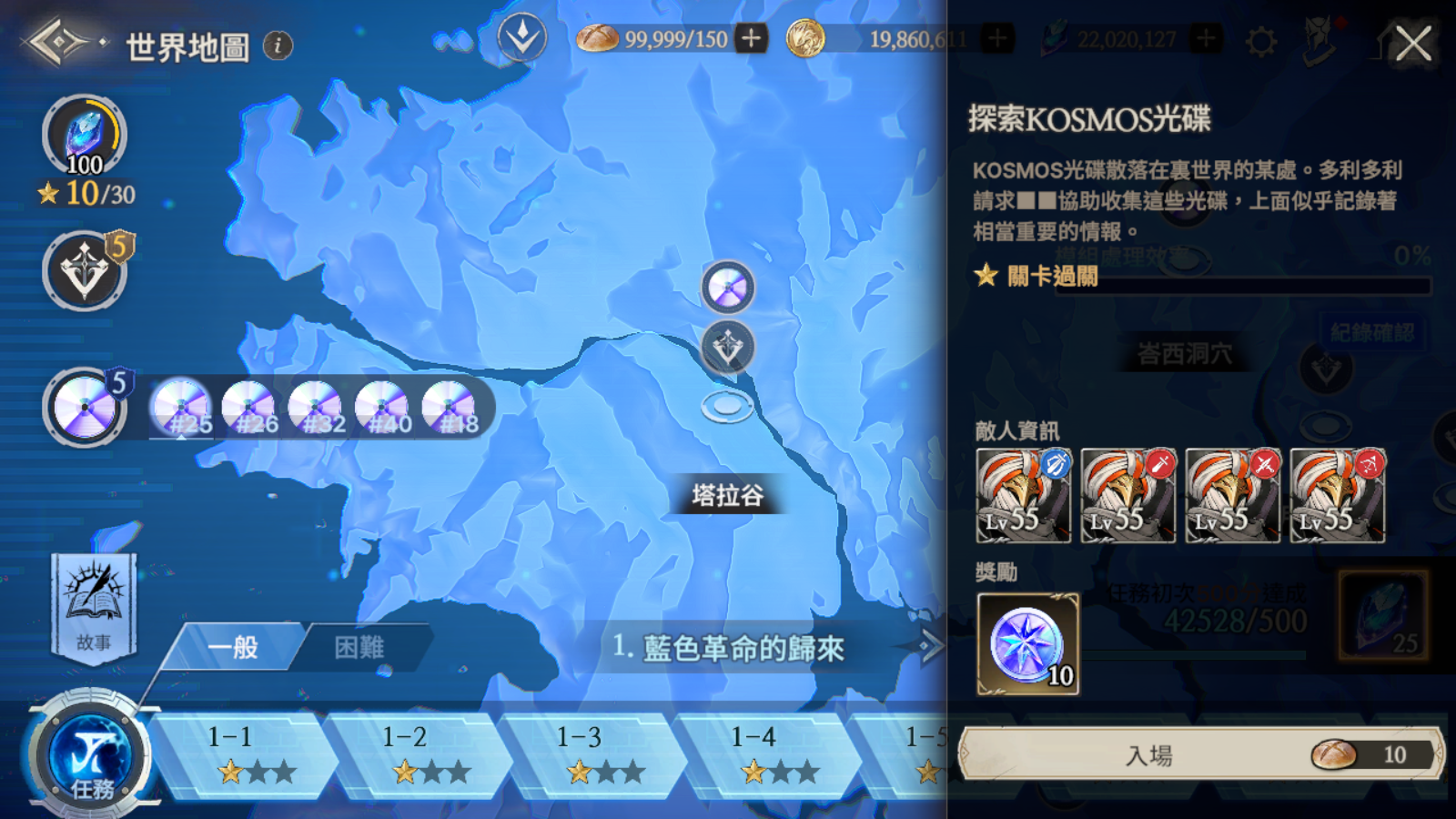The image size is (1456, 819).
Task: Go to next chapter arrow
Action: click(930, 647)
